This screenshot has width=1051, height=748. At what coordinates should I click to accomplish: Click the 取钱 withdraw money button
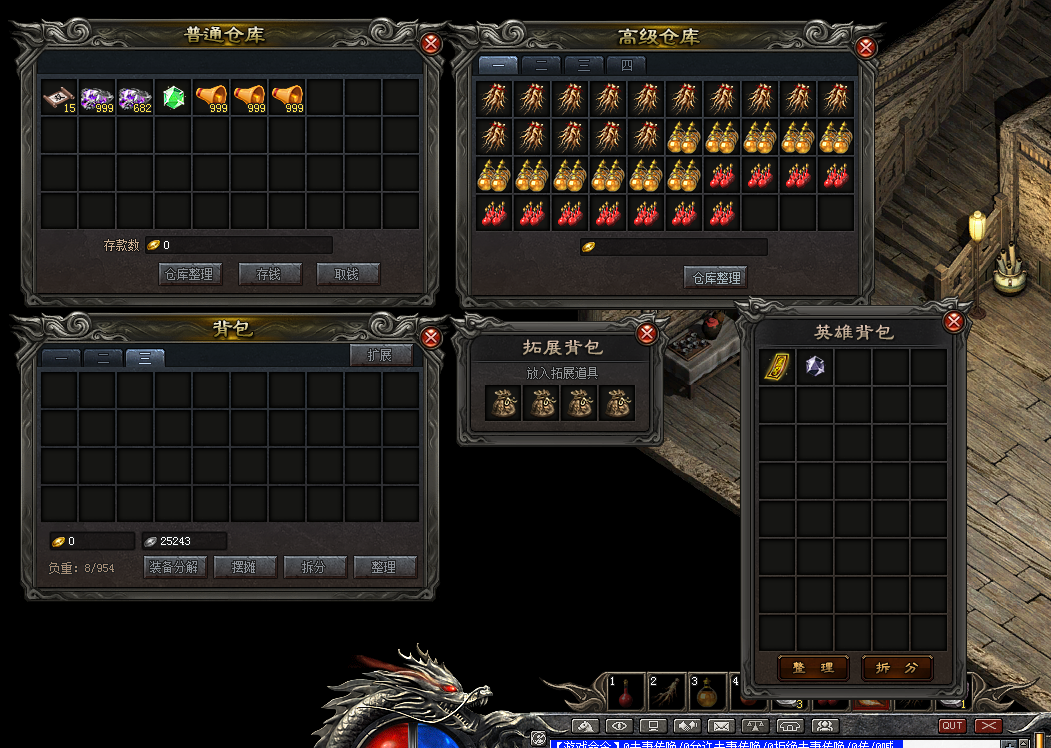348,274
